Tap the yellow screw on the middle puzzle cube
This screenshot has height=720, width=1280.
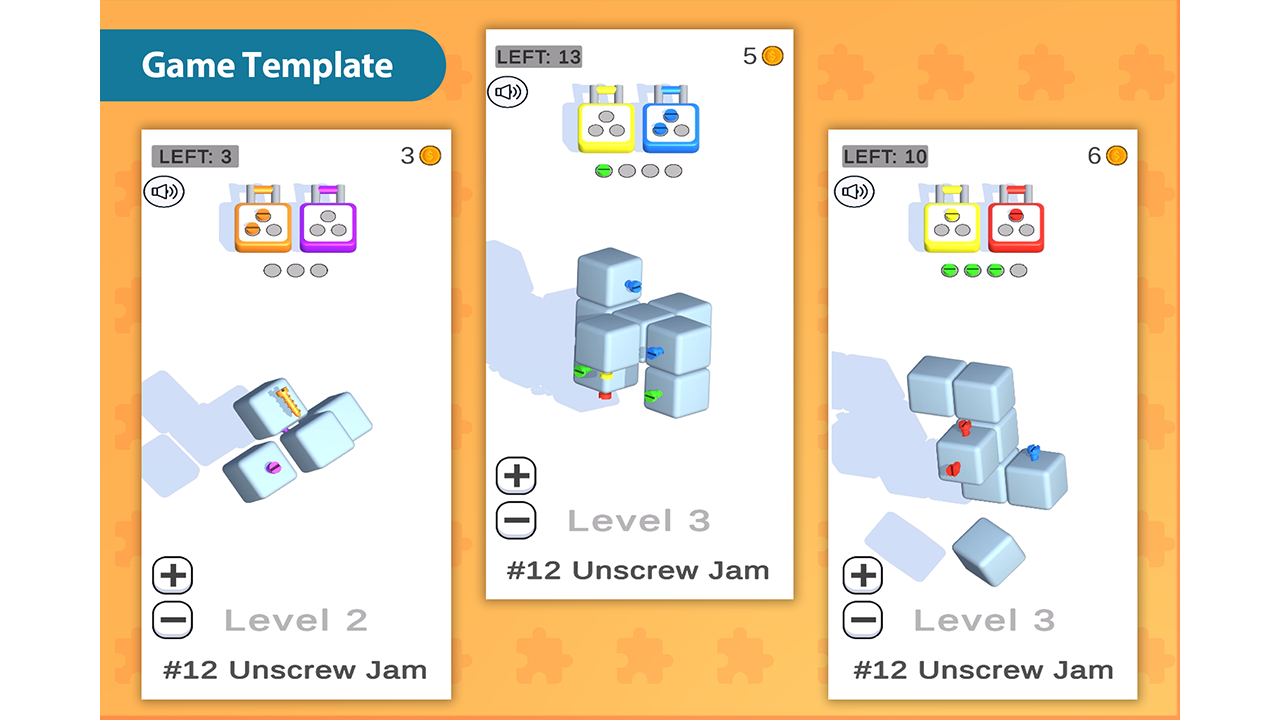606,376
